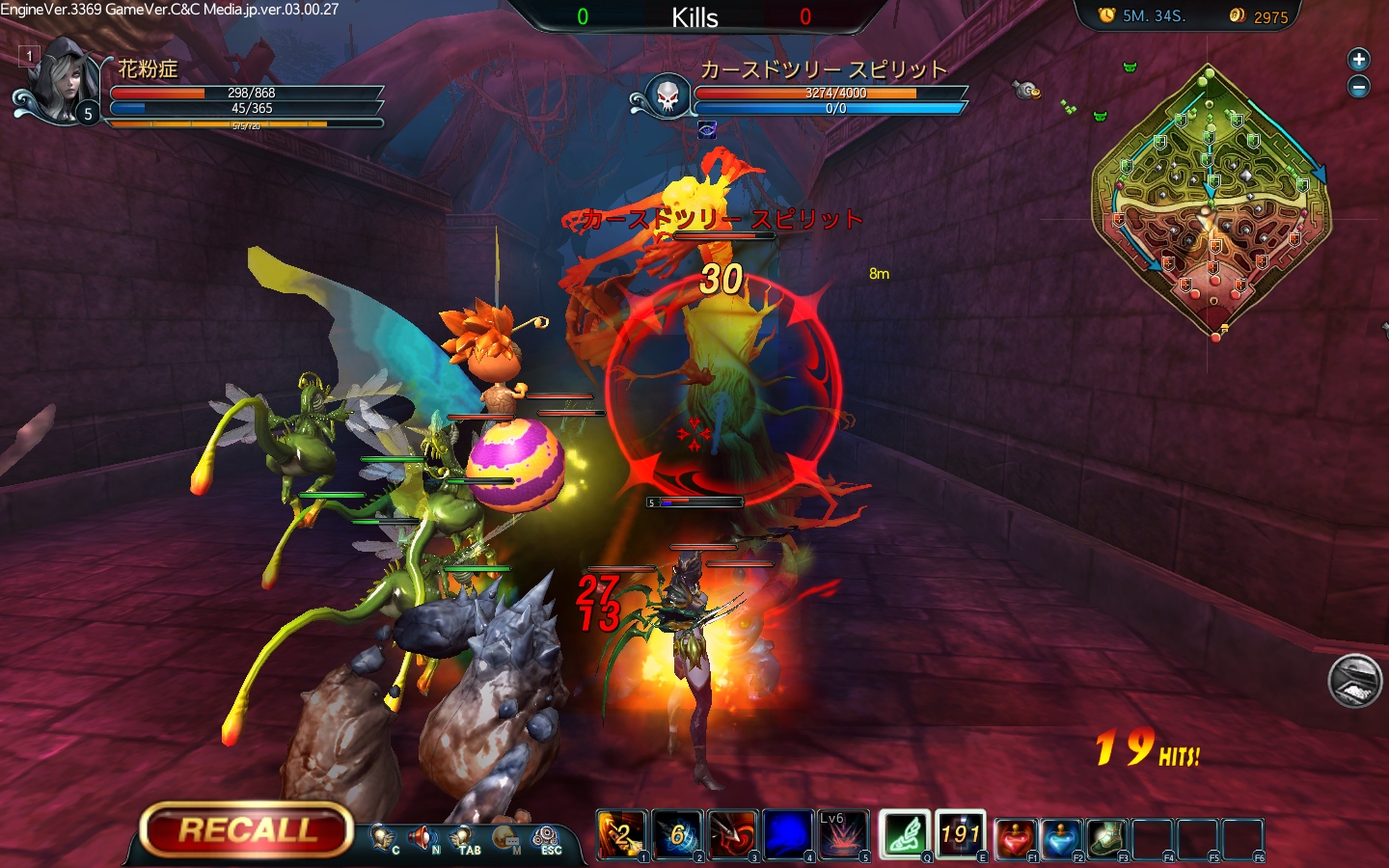Open the character panel helmet icon labeled C
Viewport: 1389px width, 868px height.
383,838
